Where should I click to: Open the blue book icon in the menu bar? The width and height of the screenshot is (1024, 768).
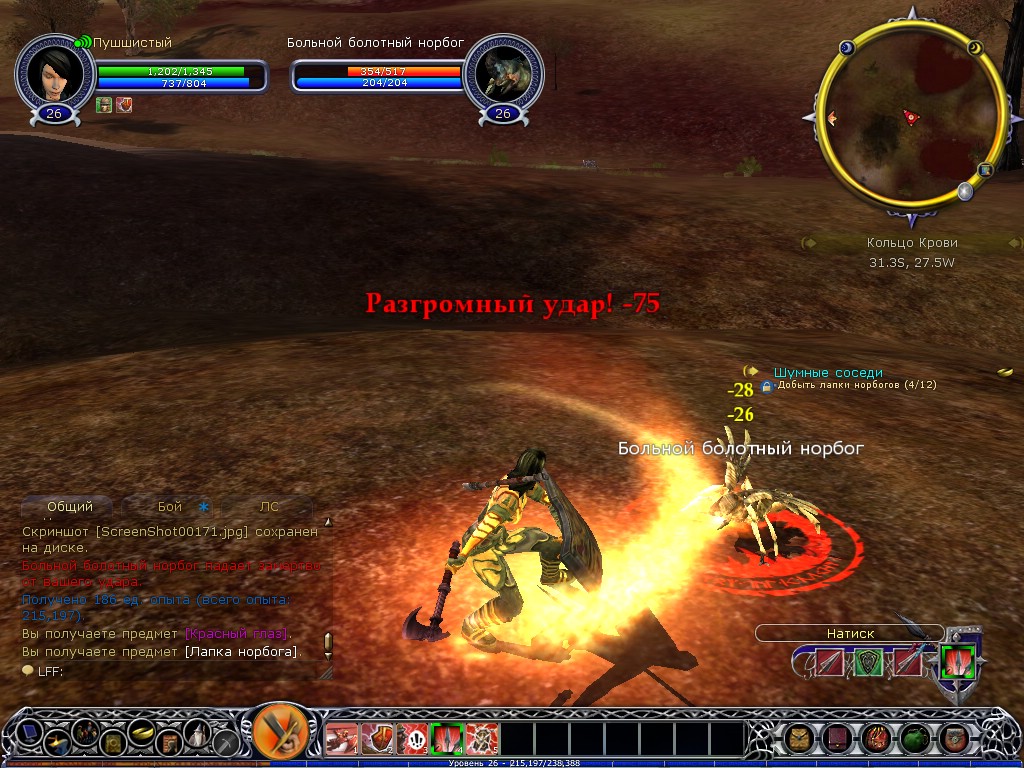point(30,733)
